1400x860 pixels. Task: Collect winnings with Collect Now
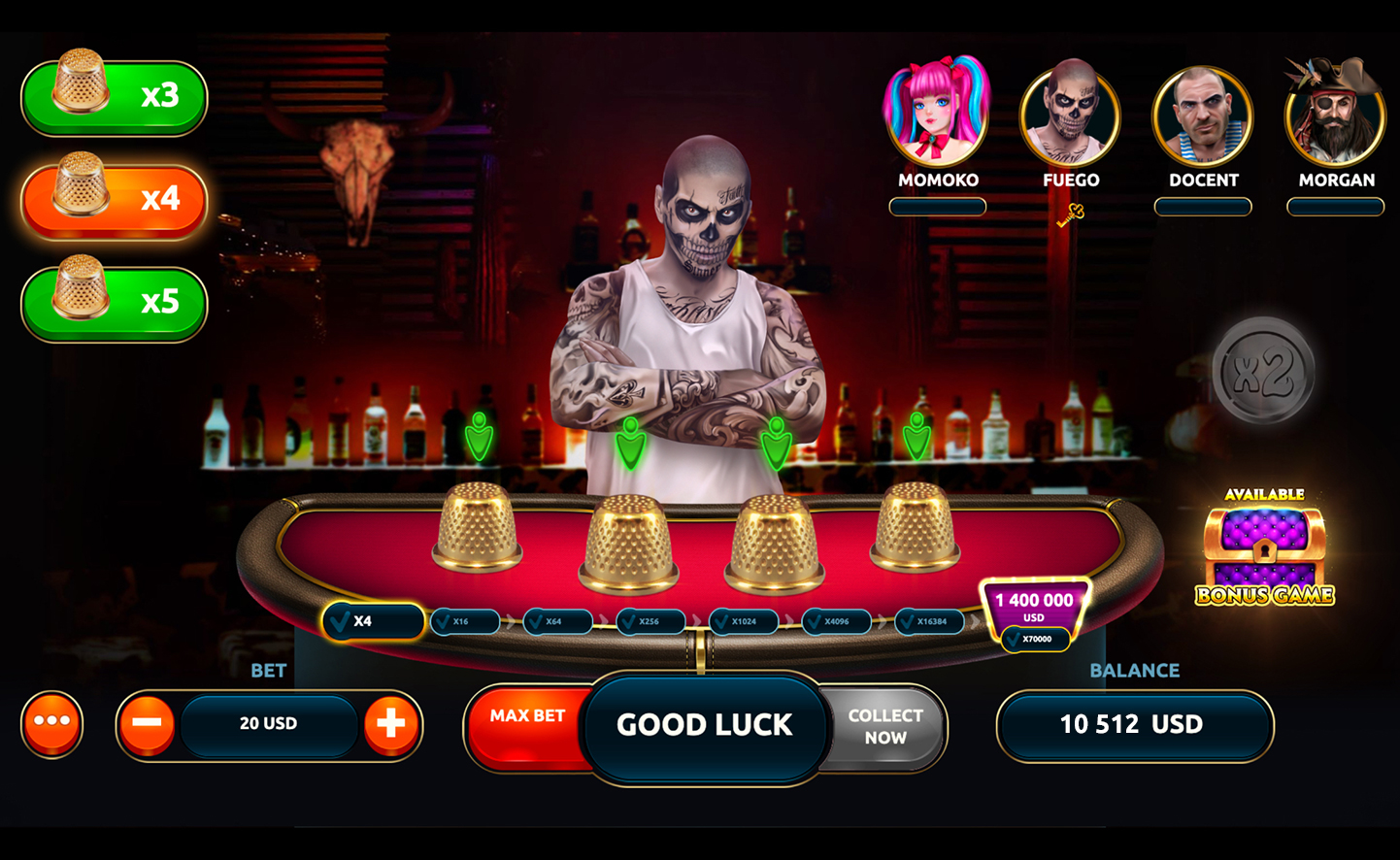[885, 726]
